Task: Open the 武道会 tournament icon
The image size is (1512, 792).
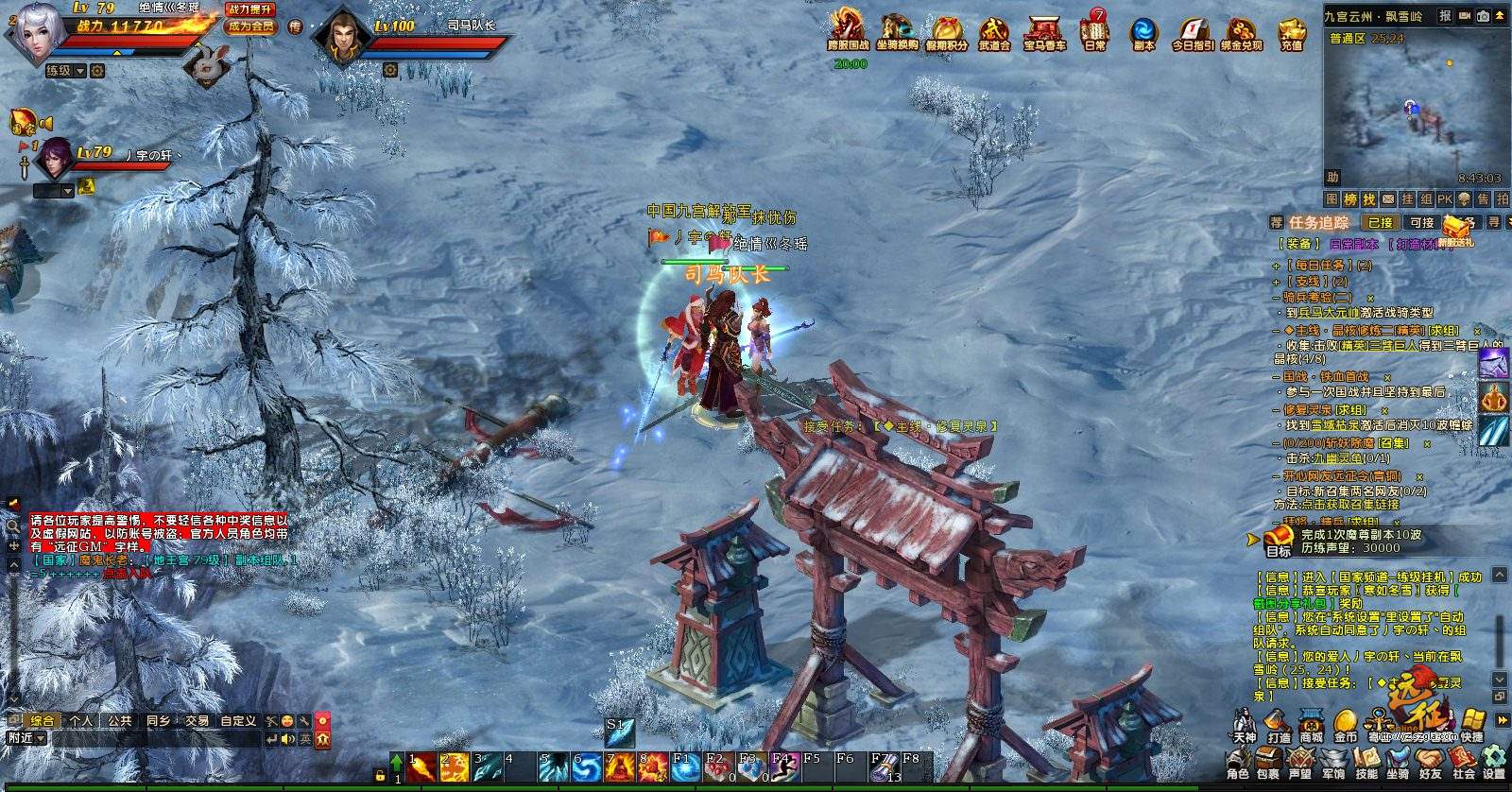Action: (x=994, y=33)
